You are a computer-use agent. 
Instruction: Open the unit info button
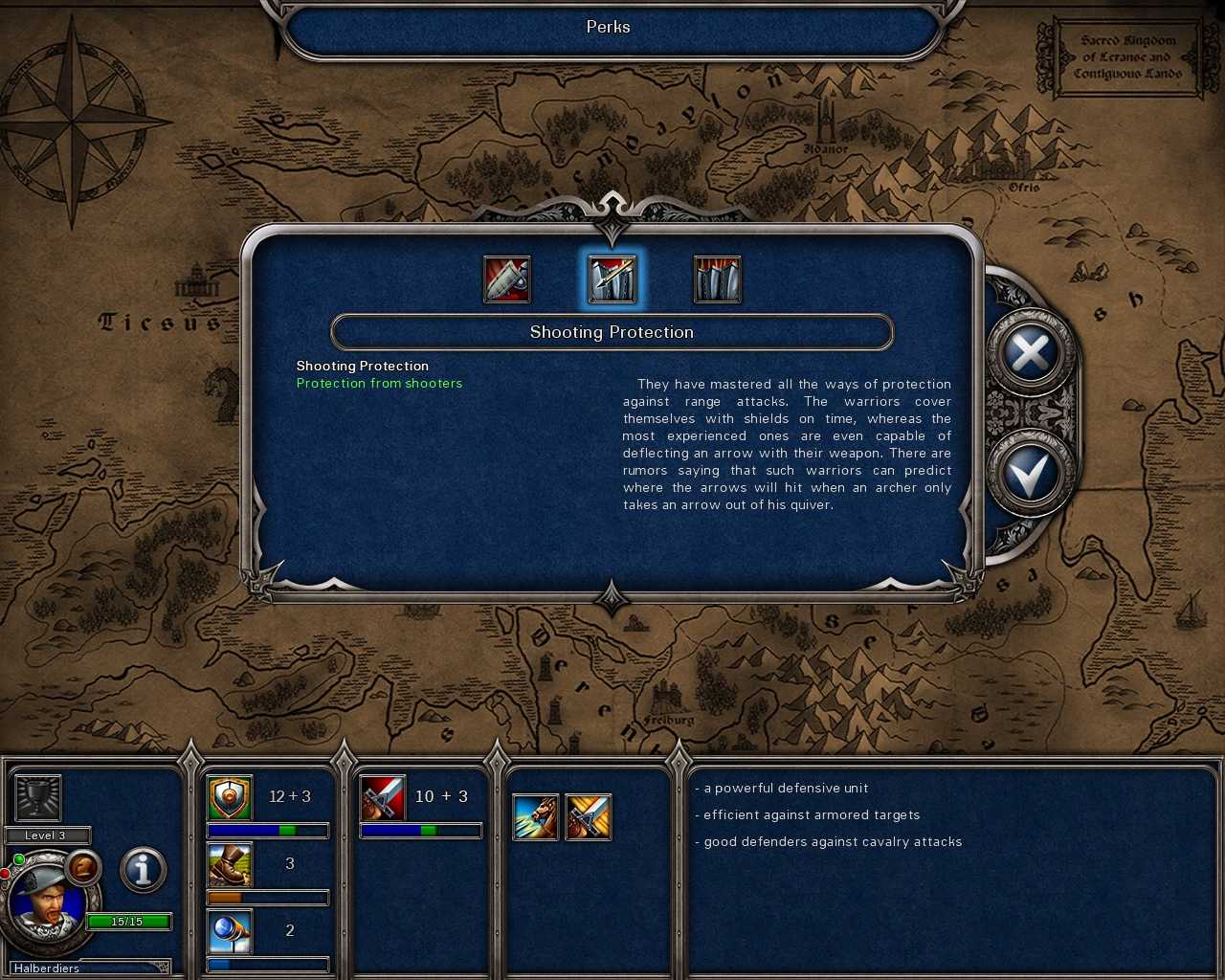[142, 870]
